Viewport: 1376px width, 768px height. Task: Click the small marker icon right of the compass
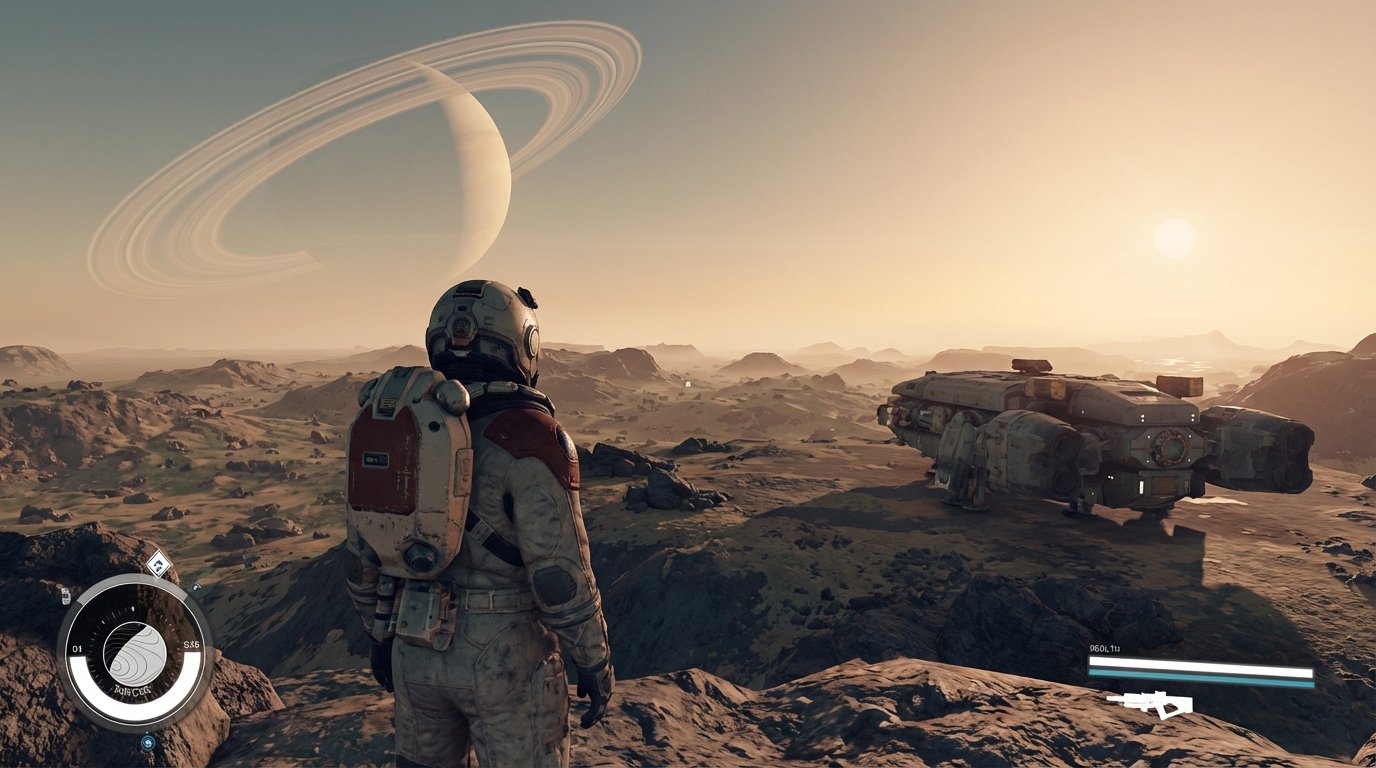(194, 587)
